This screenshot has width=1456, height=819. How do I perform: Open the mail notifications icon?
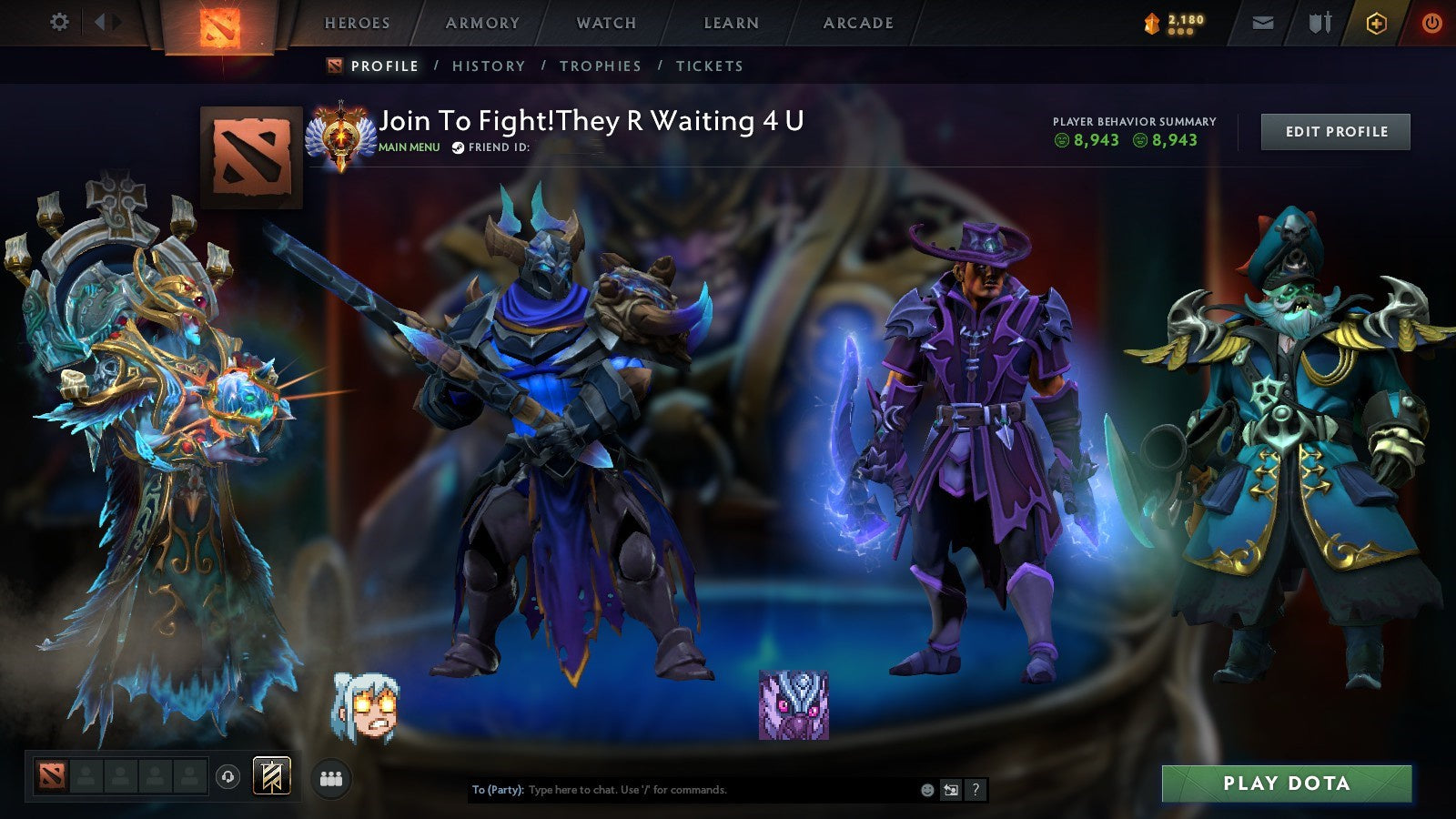click(x=1263, y=23)
